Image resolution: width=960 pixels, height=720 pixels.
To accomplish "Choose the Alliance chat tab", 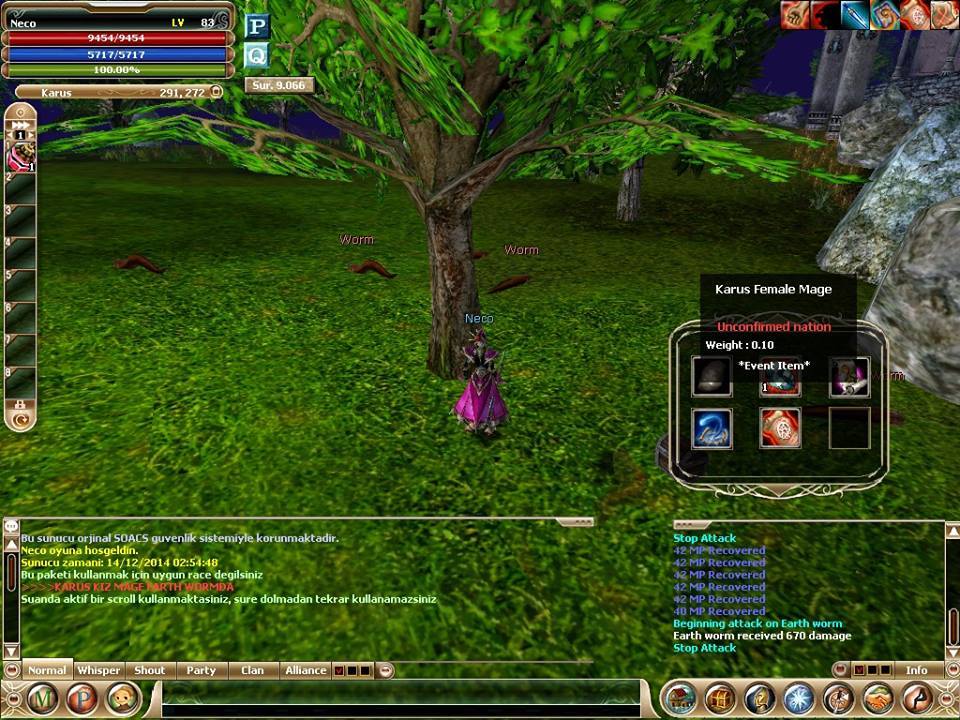I will (306, 670).
